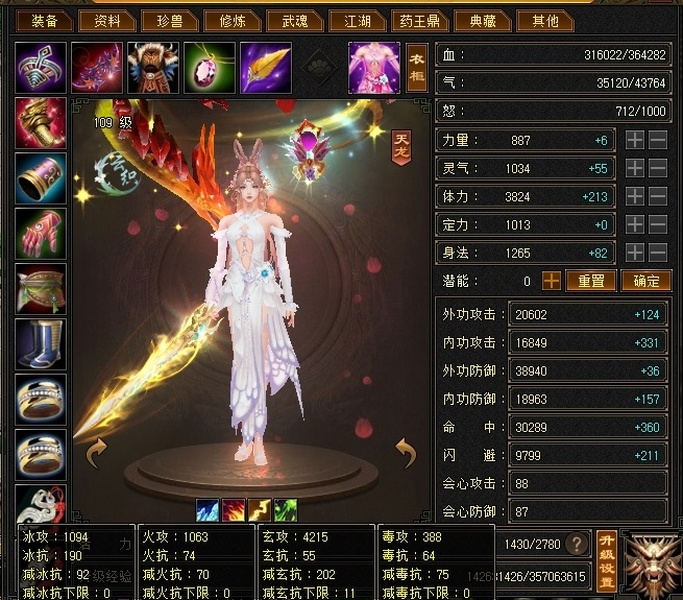Switch to the 装备 tab

[44, 20]
